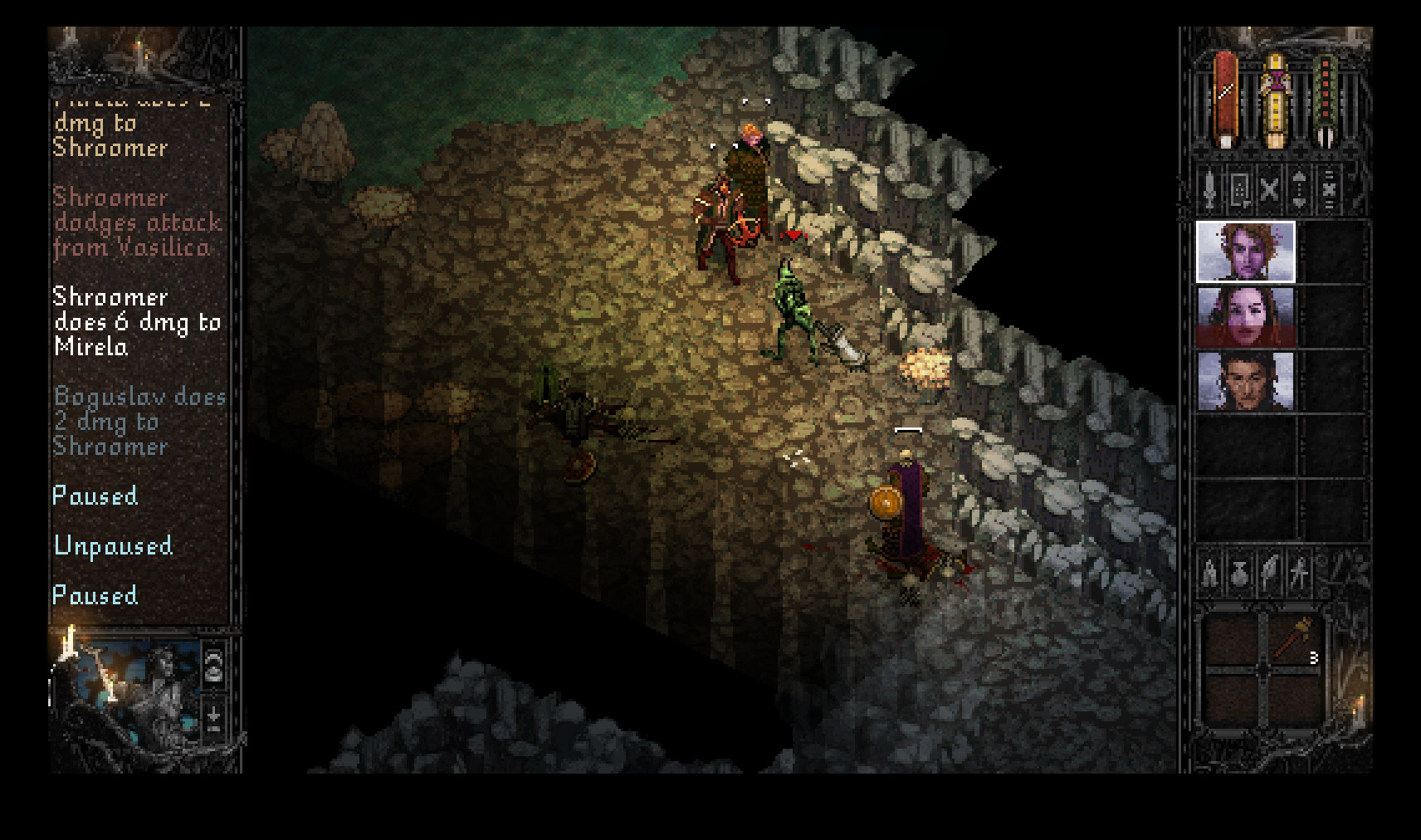The height and width of the screenshot is (840, 1421).
Task: Click the Paused entry in the combat log
Action: point(94,496)
